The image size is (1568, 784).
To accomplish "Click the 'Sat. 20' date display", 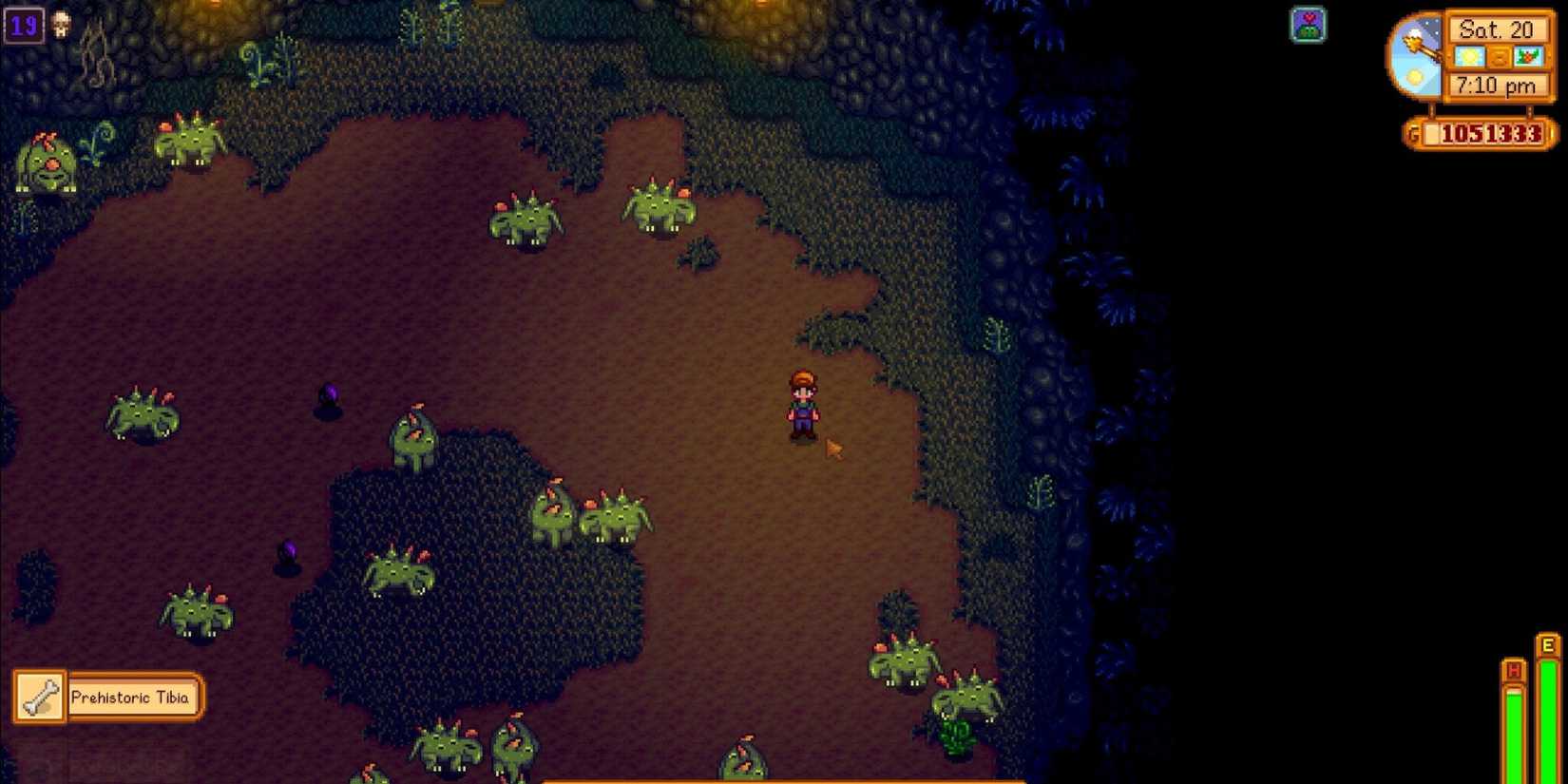I will pos(1500,29).
